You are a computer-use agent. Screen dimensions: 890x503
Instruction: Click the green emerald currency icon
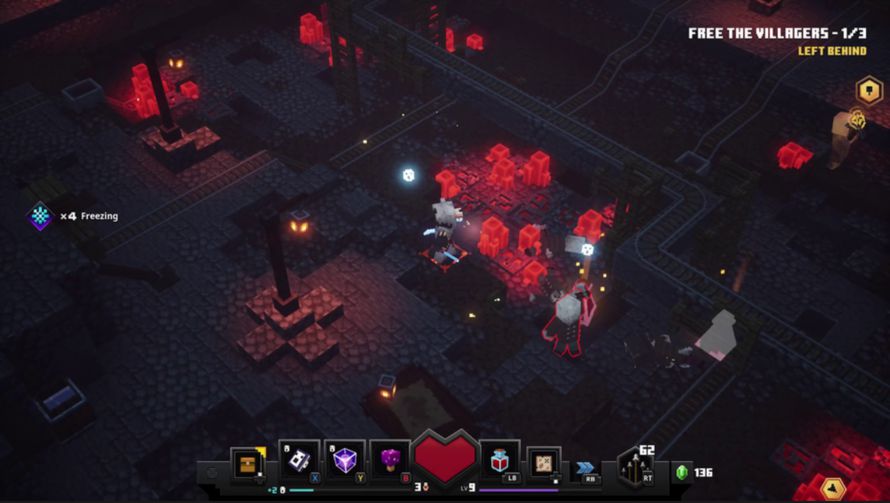point(683,472)
